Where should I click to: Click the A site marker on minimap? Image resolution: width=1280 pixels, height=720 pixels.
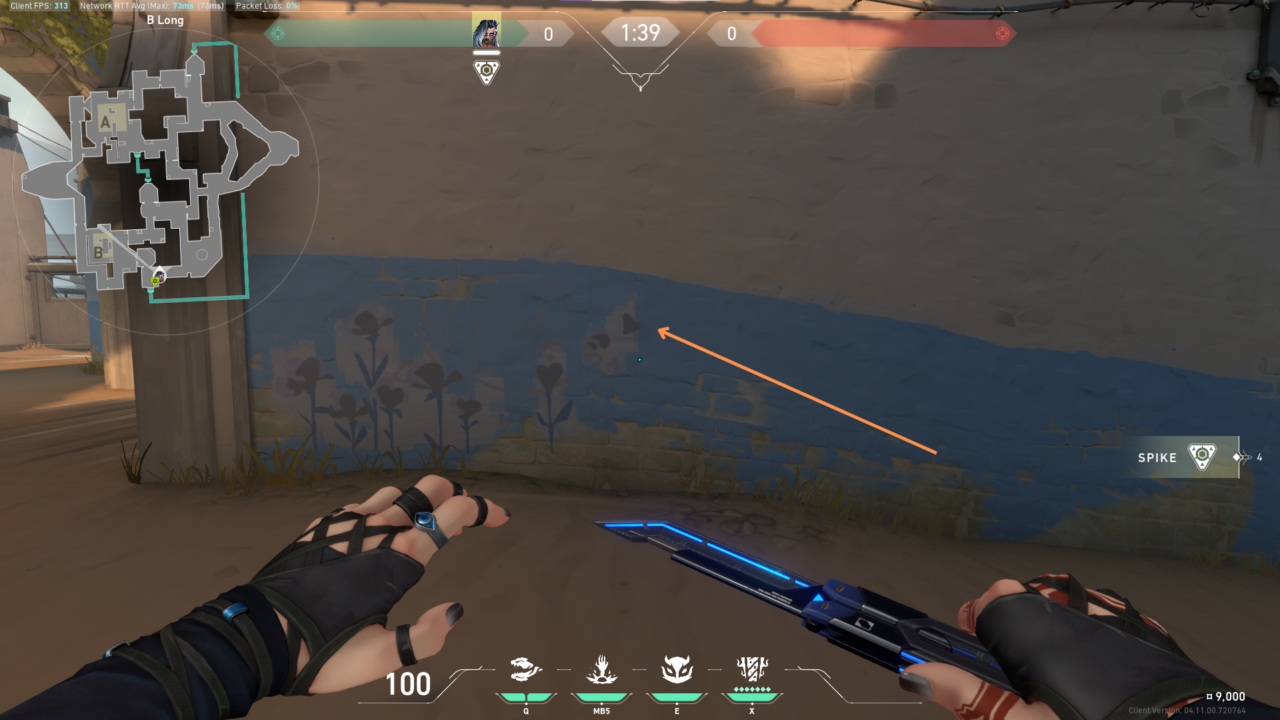106,122
